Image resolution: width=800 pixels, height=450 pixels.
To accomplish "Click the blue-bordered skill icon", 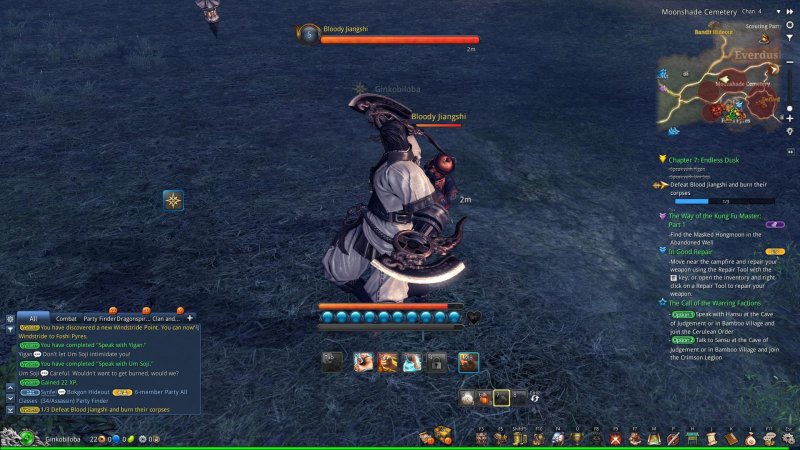I will click(468, 362).
